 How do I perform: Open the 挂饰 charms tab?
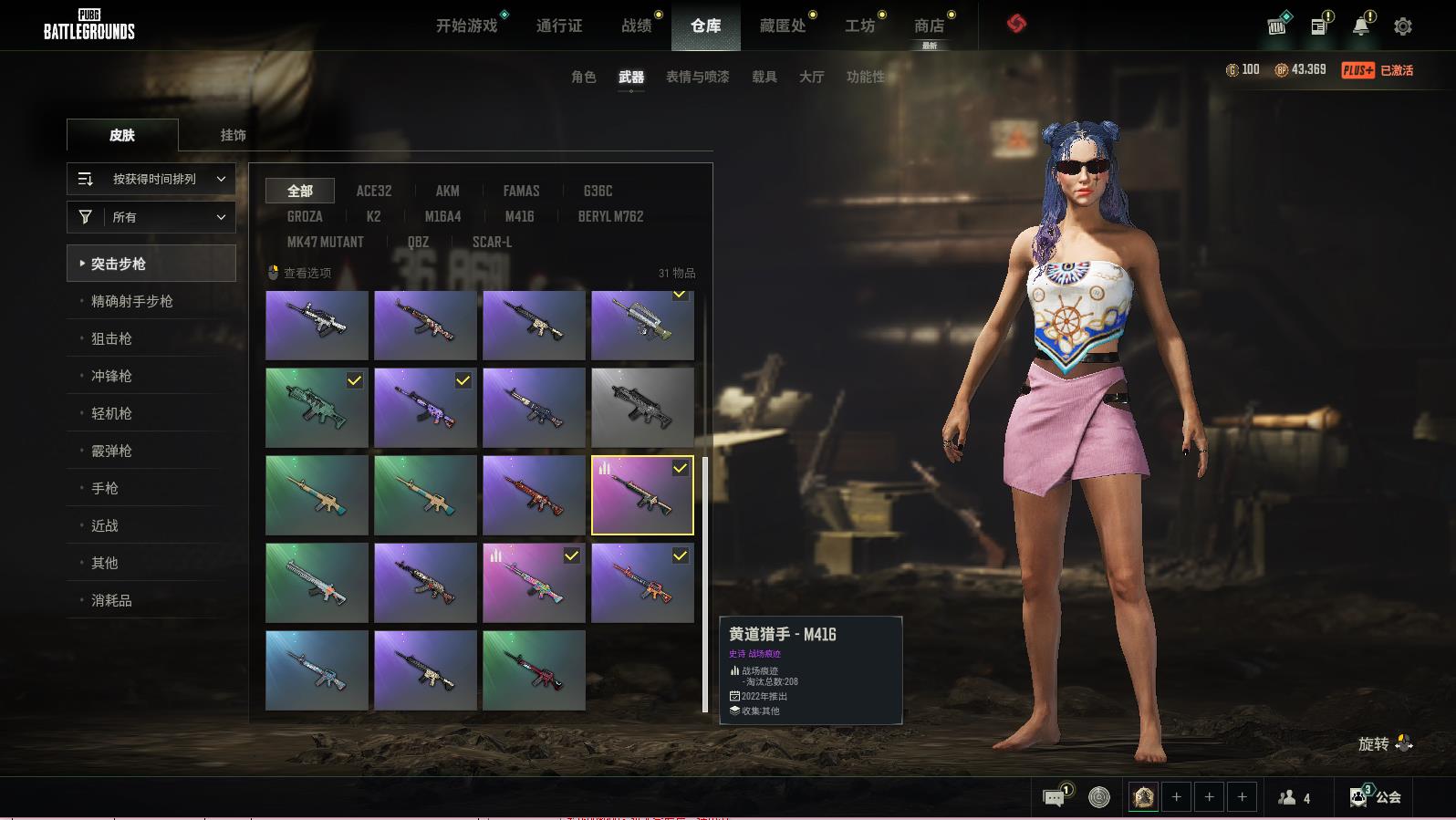click(x=233, y=135)
